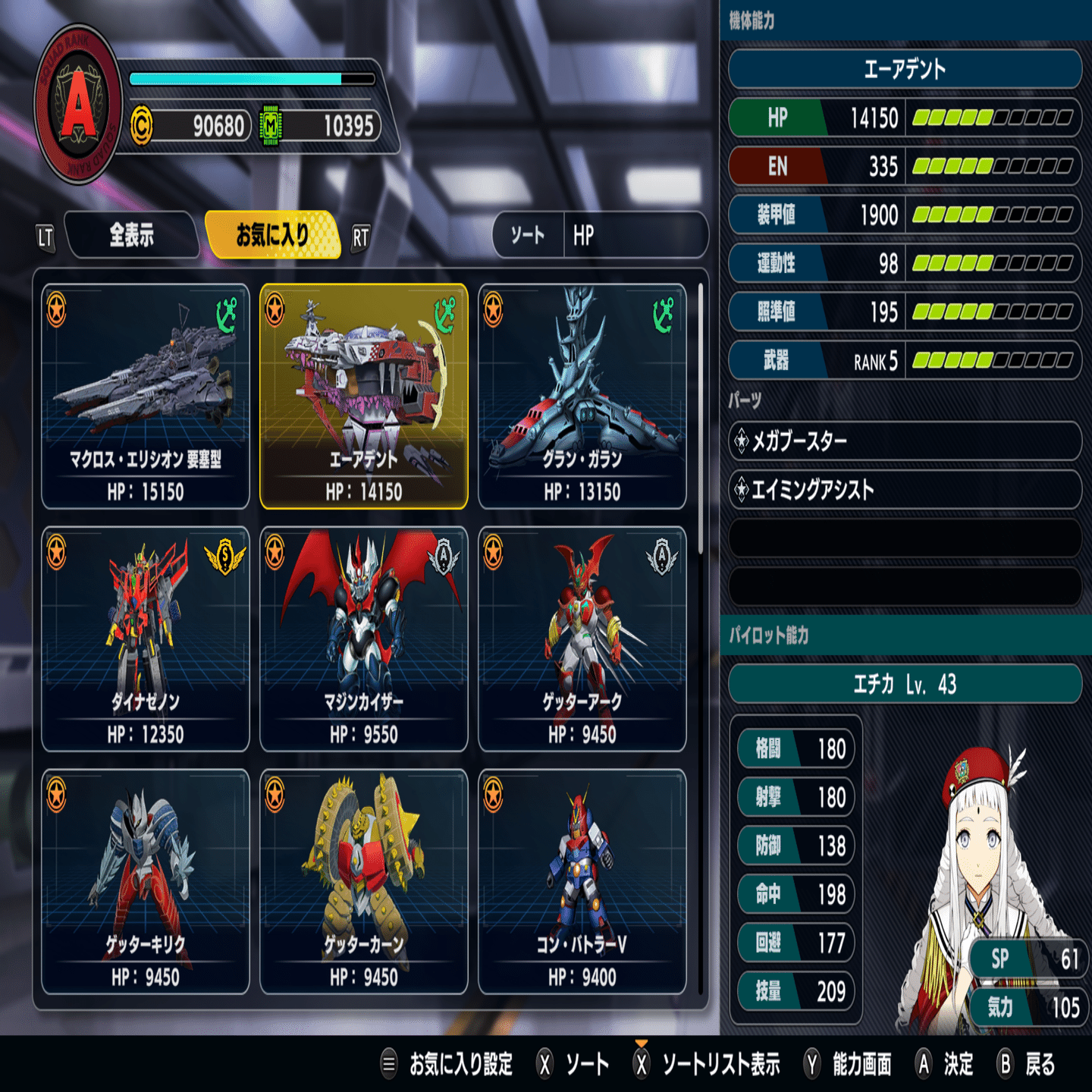The height and width of the screenshot is (1092, 1092).
Task: Select the マクロス・エリシオン 要塞型 unit card
Action: 146,396
